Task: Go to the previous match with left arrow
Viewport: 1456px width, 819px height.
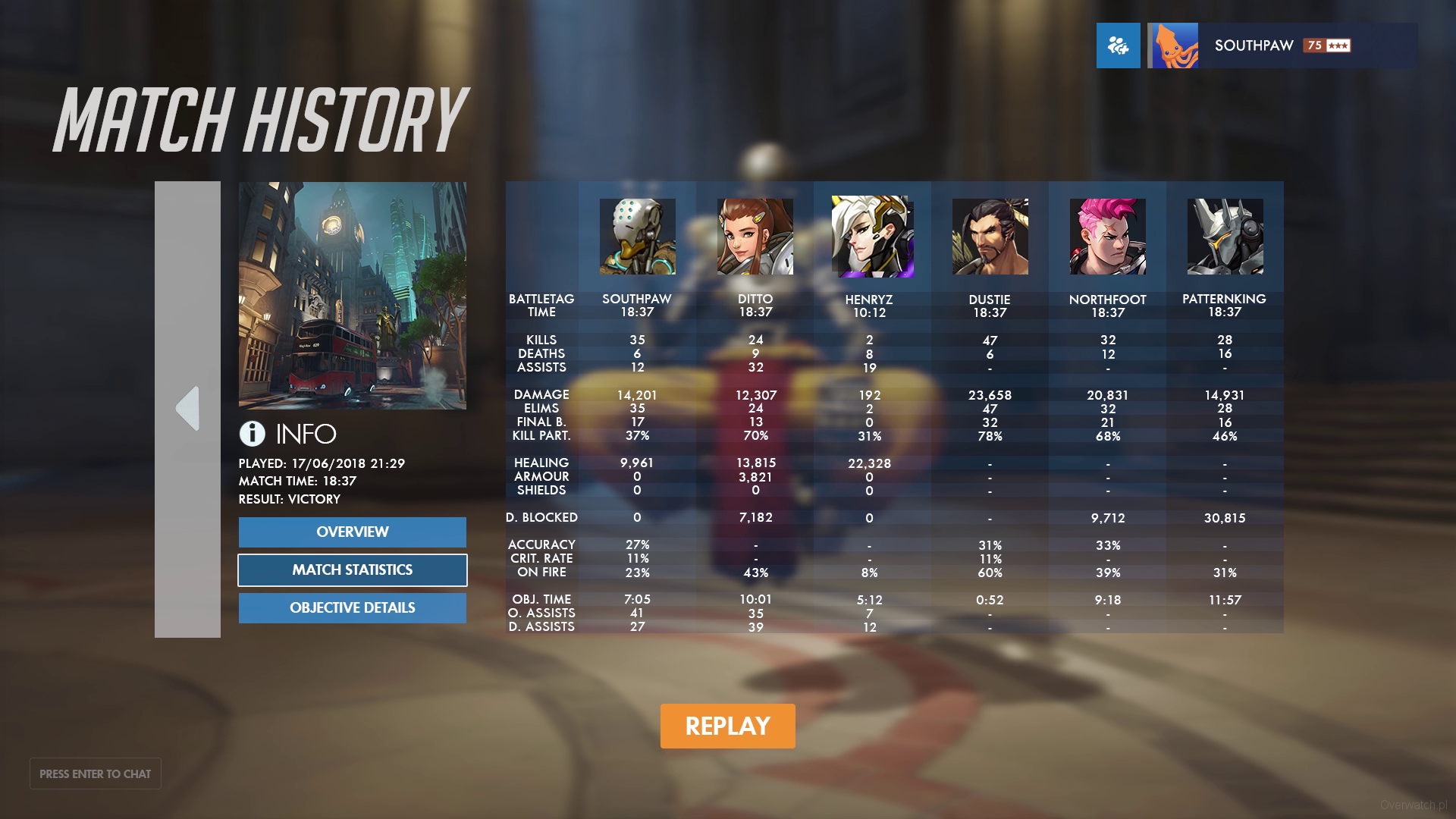Action: (x=187, y=409)
